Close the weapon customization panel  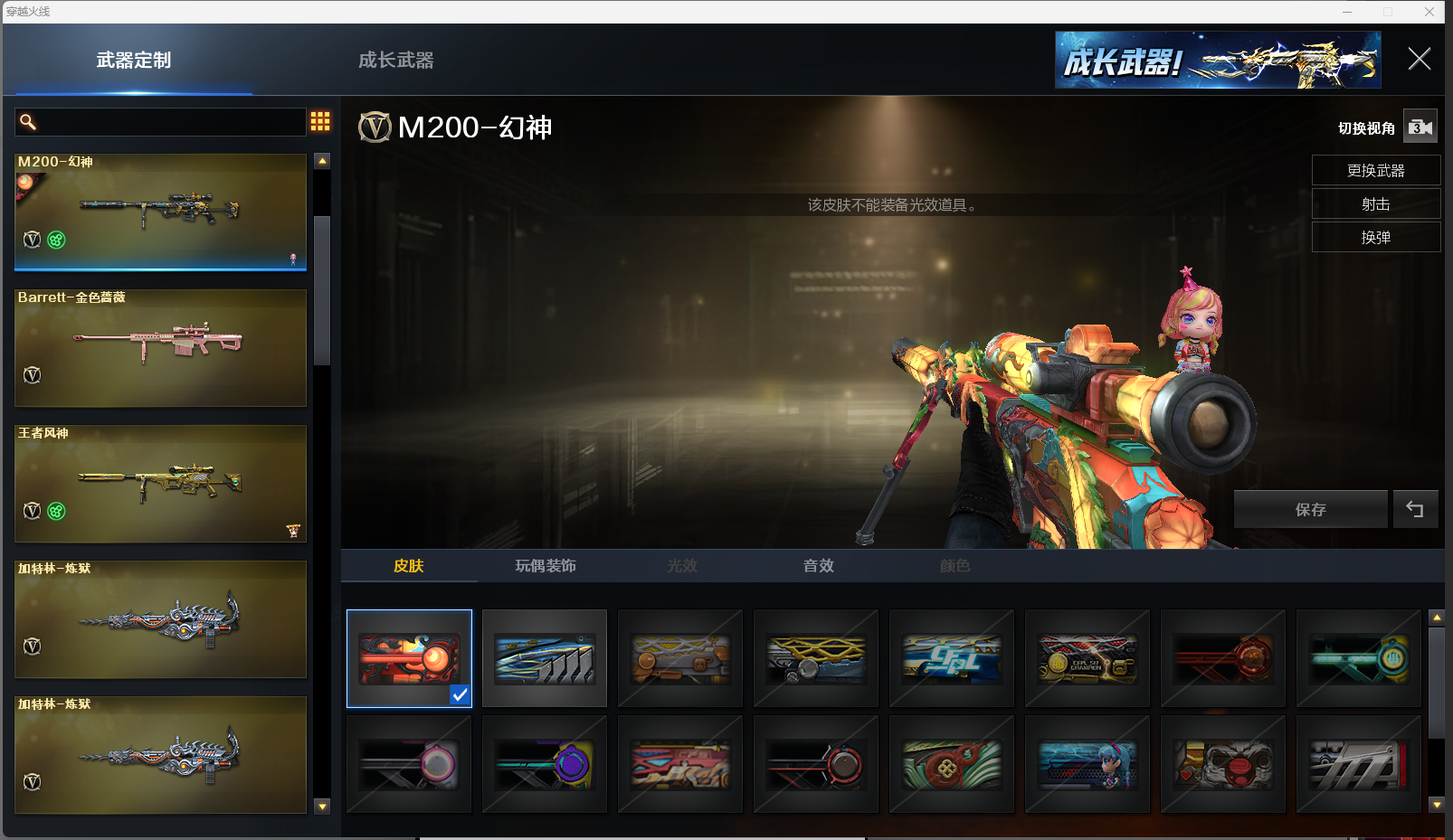1419,60
